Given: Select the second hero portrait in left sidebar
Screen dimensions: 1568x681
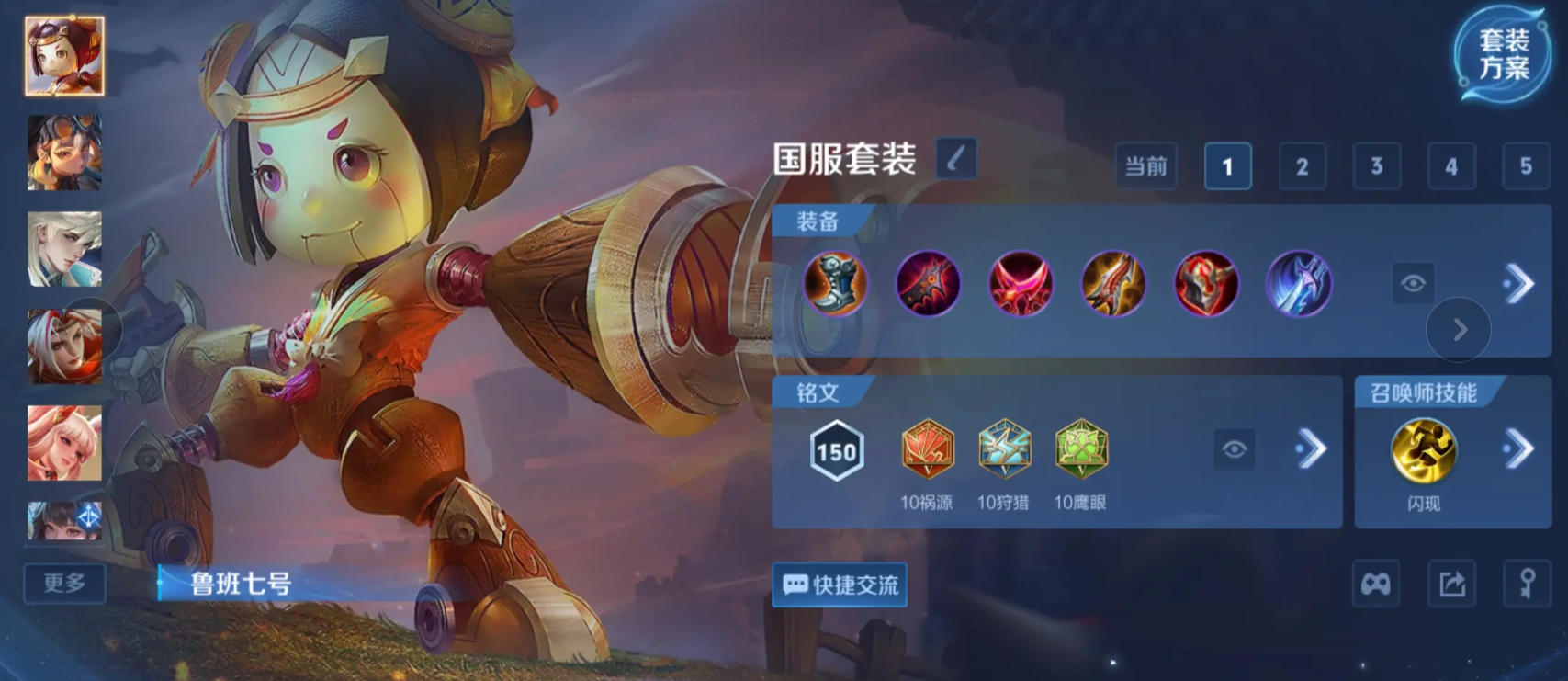Looking at the screenshot, I should [x=63, y=154].
